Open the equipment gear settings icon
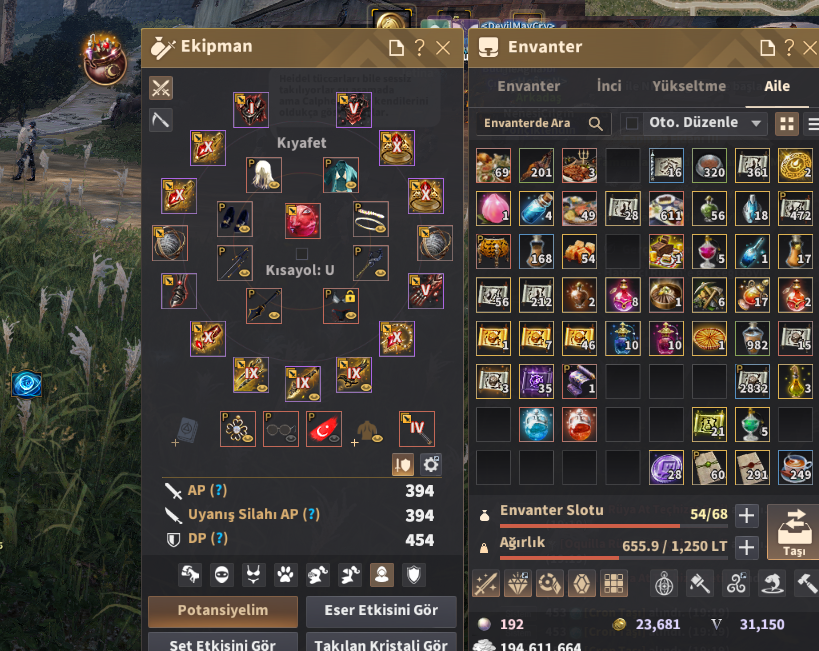Viewport: 819px width, 651px height. tap(431, 464)
